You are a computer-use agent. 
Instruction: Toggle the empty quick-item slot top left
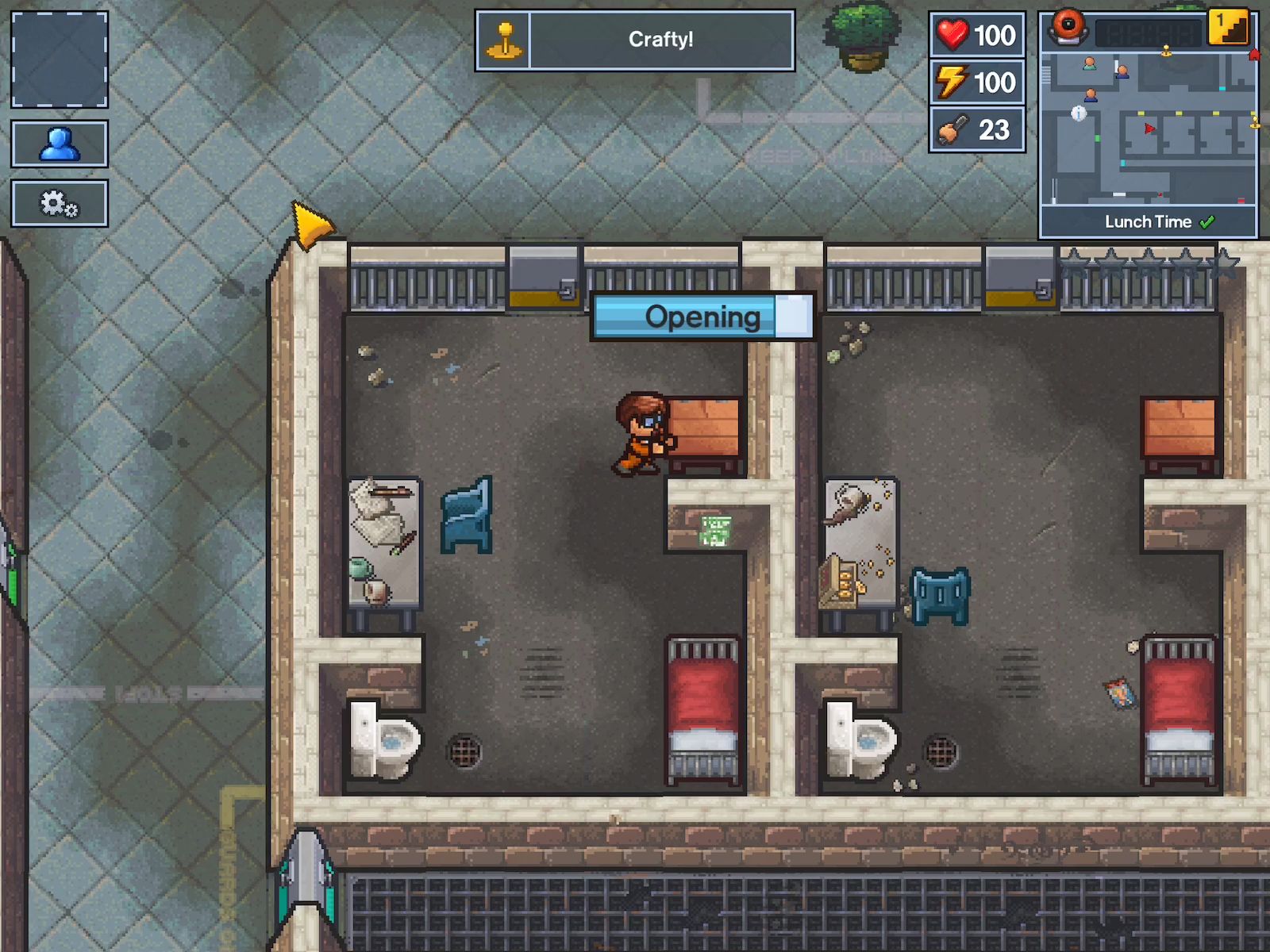(60, 59)
